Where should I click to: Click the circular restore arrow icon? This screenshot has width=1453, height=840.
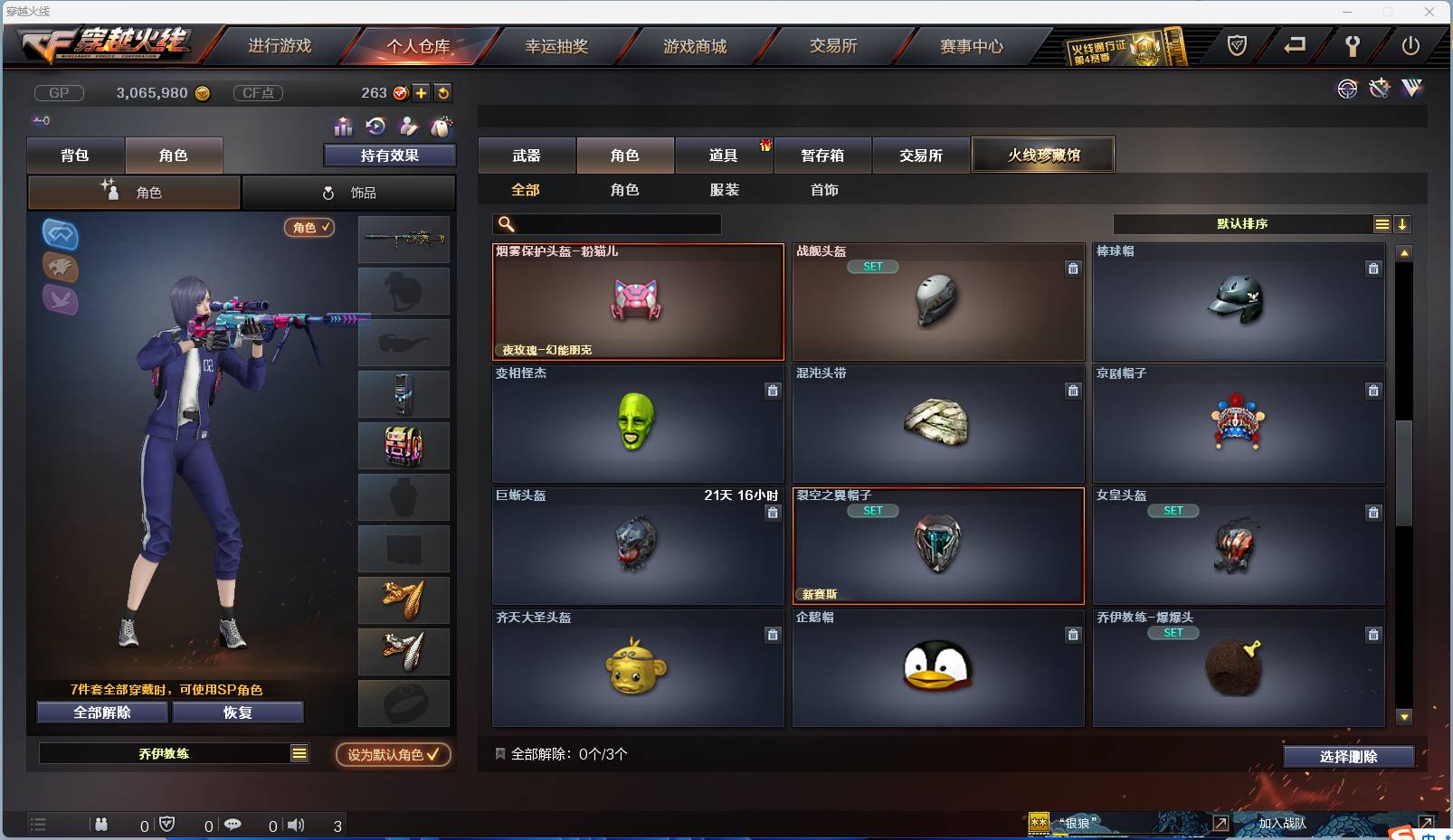click(x=374, y=127)
